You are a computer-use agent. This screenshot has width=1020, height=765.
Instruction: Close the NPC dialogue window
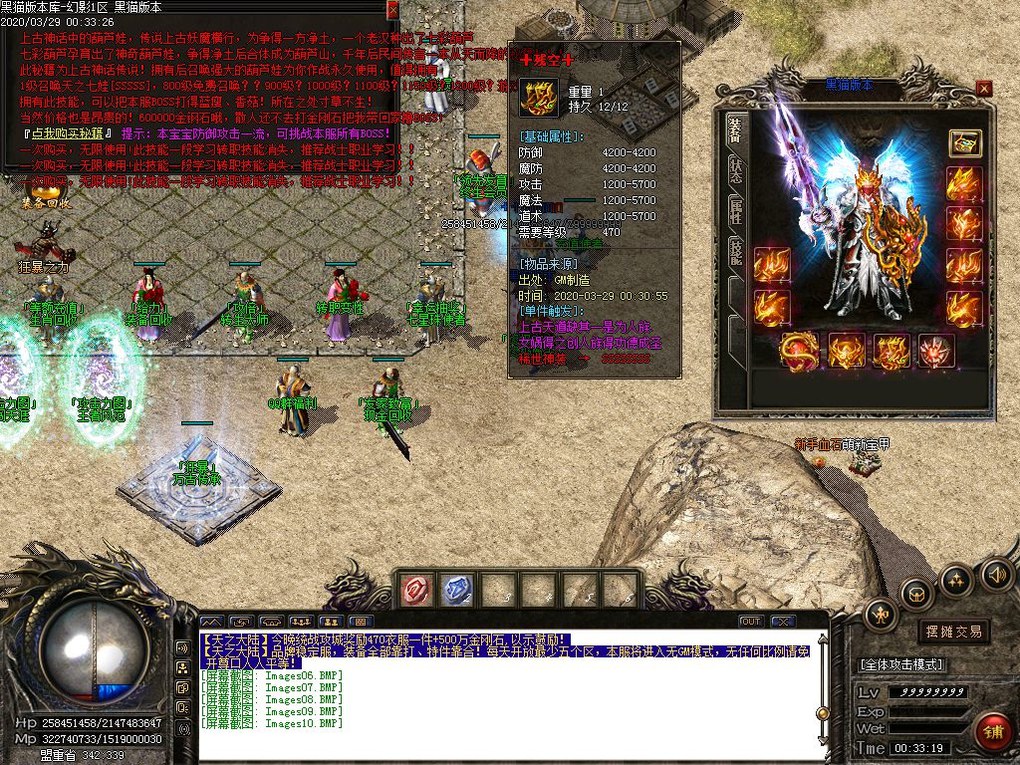pyautogui.click(x=392, y=8)
